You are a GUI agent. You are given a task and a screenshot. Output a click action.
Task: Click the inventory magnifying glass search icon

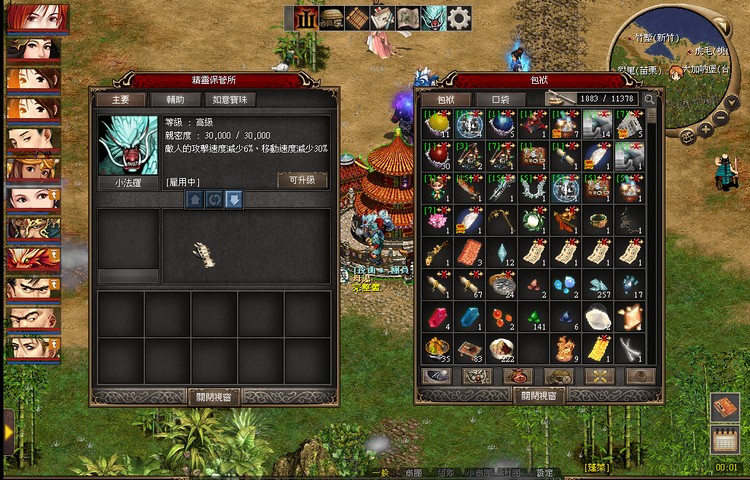(x=649, y=99)
